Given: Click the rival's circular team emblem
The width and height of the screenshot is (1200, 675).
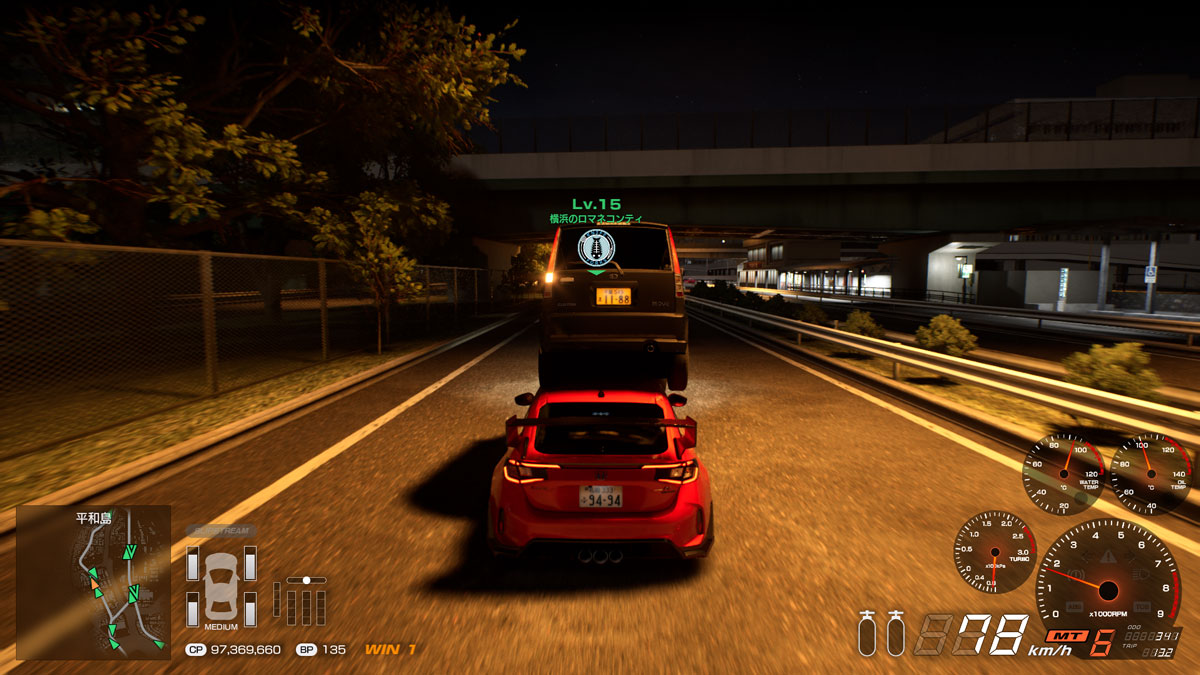Looking at the screenshot, I should tap(596, 247).
